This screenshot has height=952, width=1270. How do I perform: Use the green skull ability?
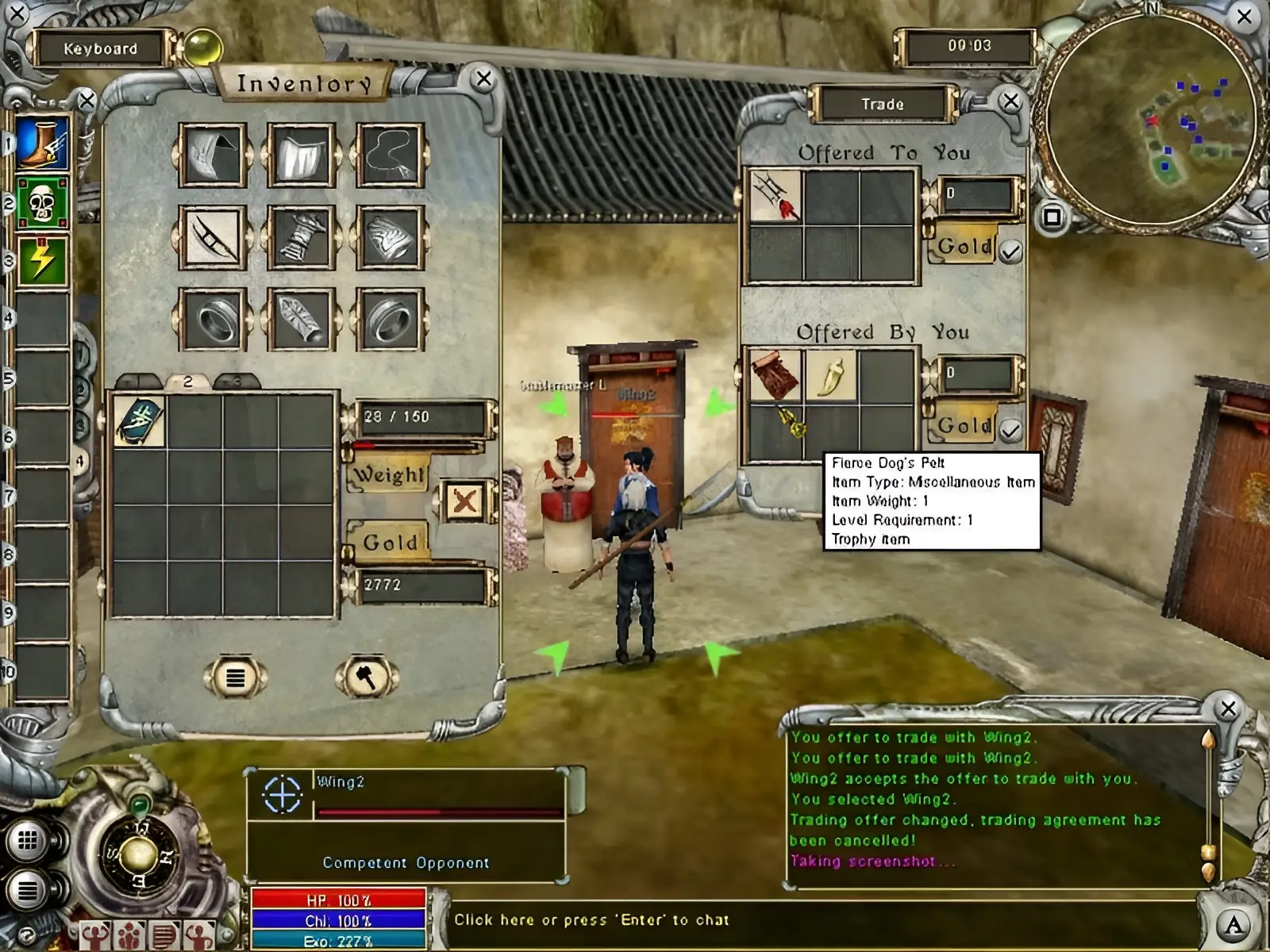click(x=42, y=203)
